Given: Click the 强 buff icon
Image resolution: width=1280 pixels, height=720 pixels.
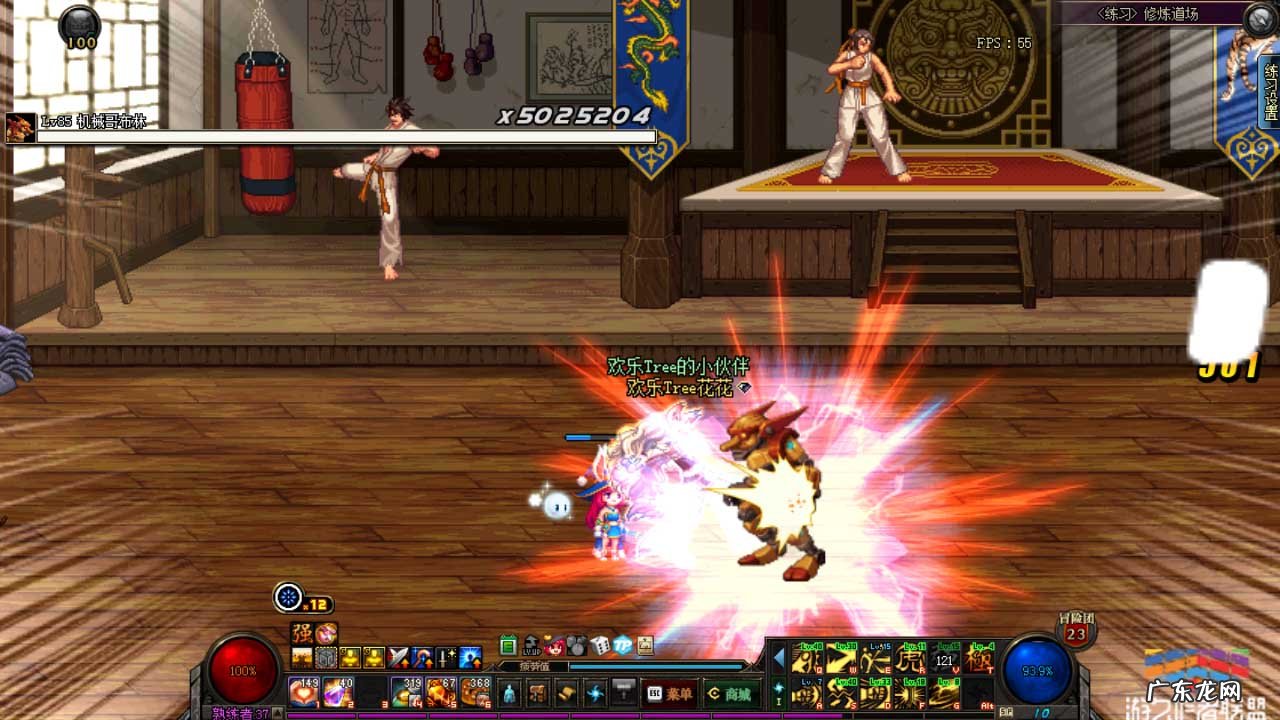Looking at the screenshot, I should tap(301, 633).
